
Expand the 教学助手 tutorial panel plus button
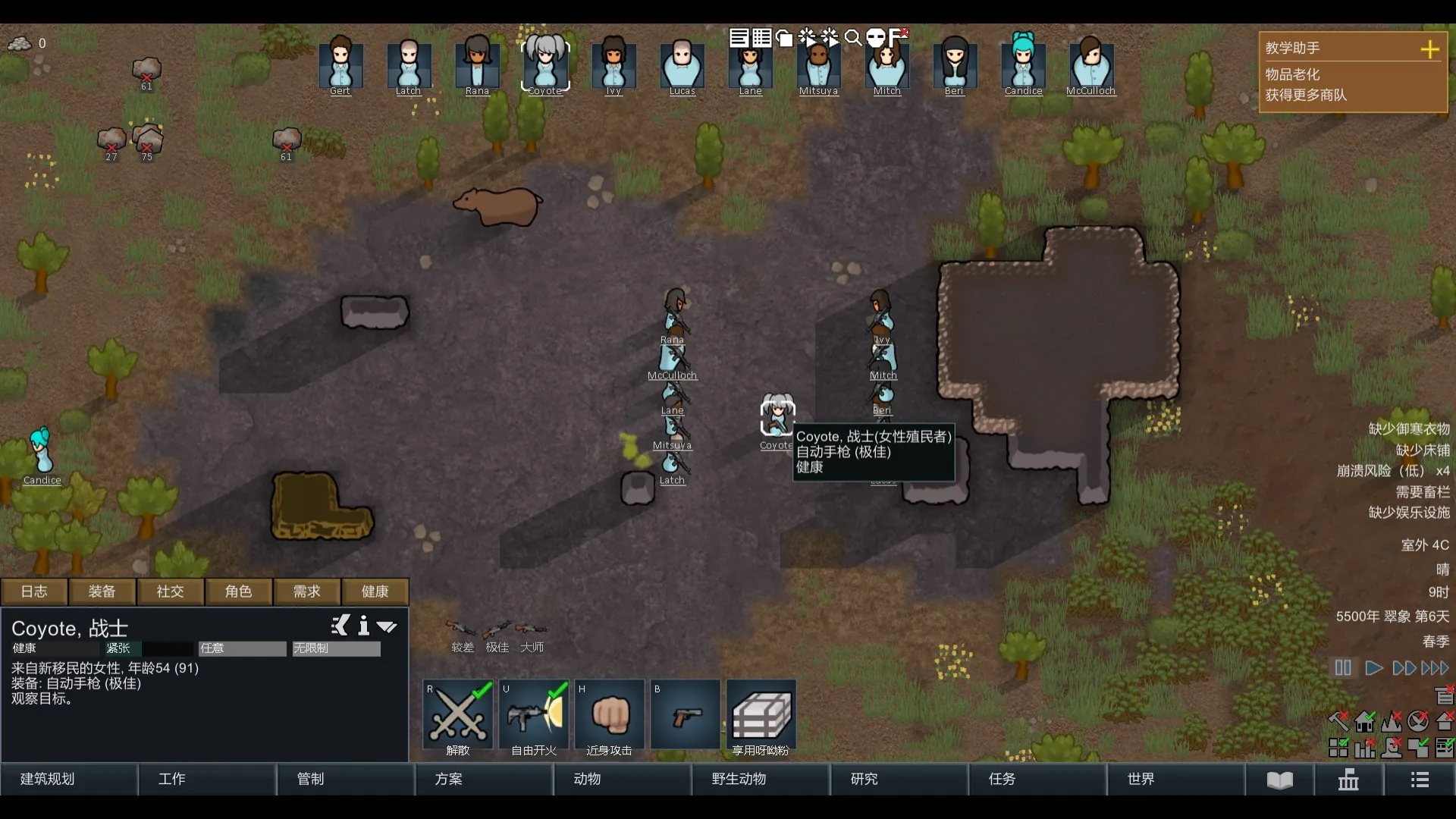[x=1429, y=49]
